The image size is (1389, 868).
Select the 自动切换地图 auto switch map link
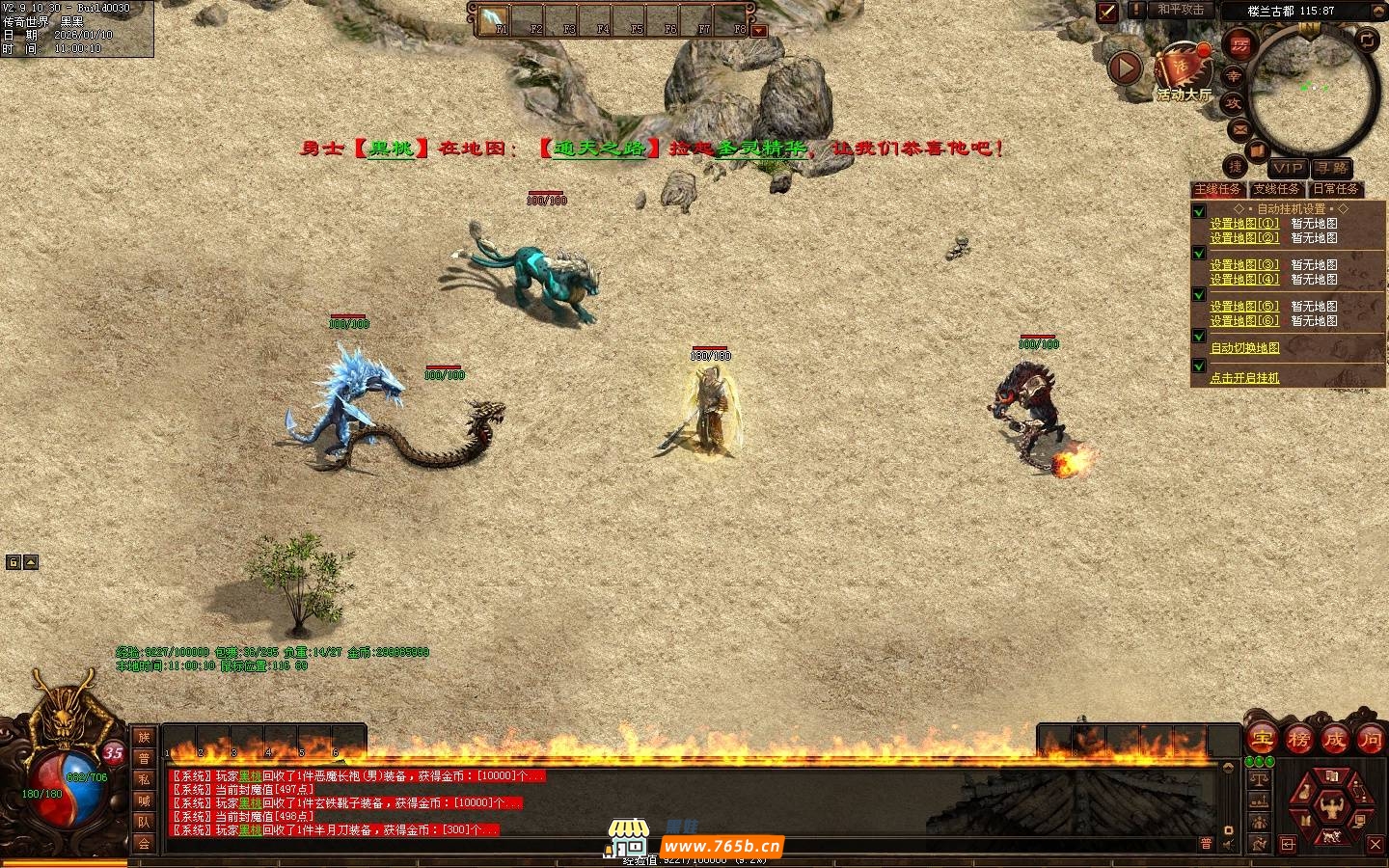click(x=1244, y=348)
